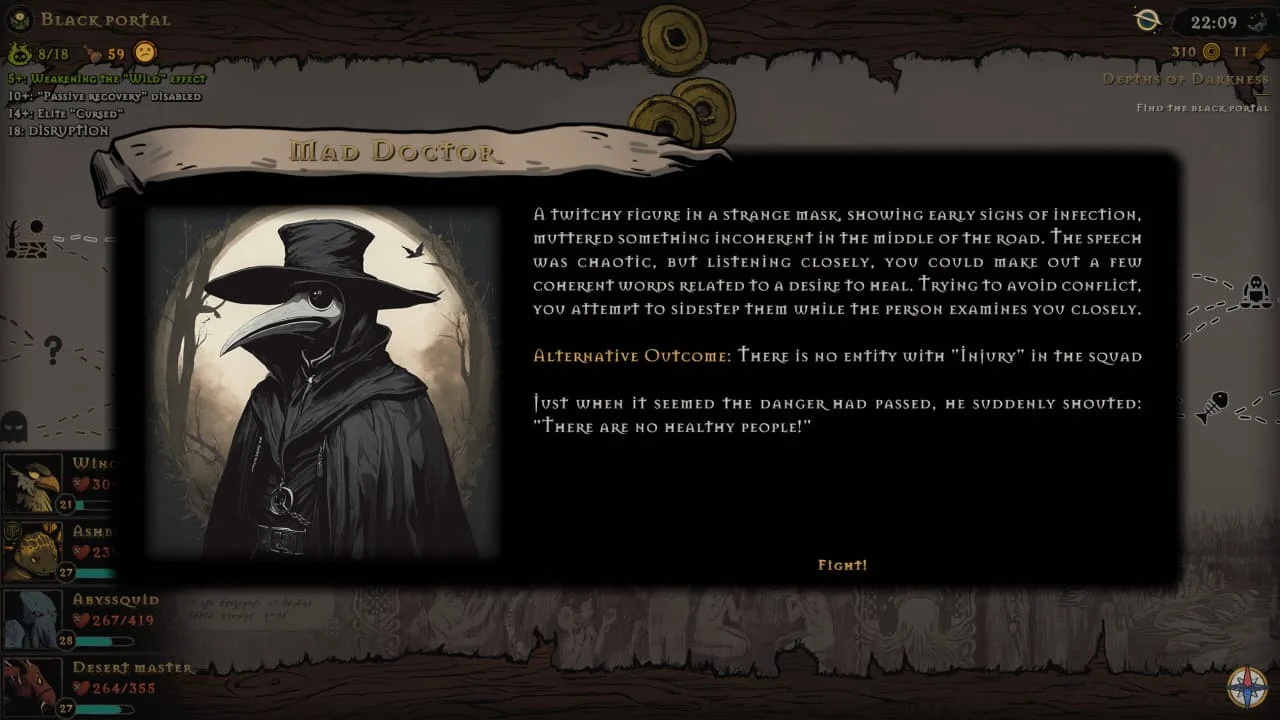
Task: Select the Desert master party portrait
Action: coord(32,684)
